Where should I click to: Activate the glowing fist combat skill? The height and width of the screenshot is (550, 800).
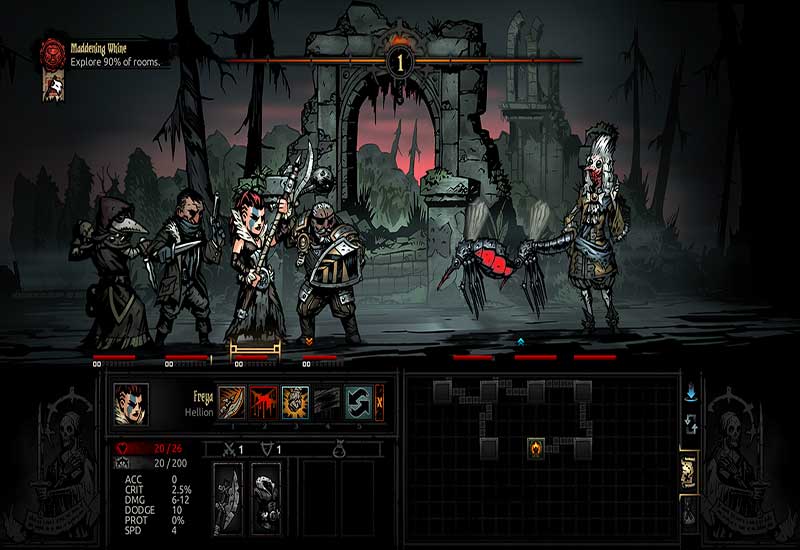[x=295, y=401]
